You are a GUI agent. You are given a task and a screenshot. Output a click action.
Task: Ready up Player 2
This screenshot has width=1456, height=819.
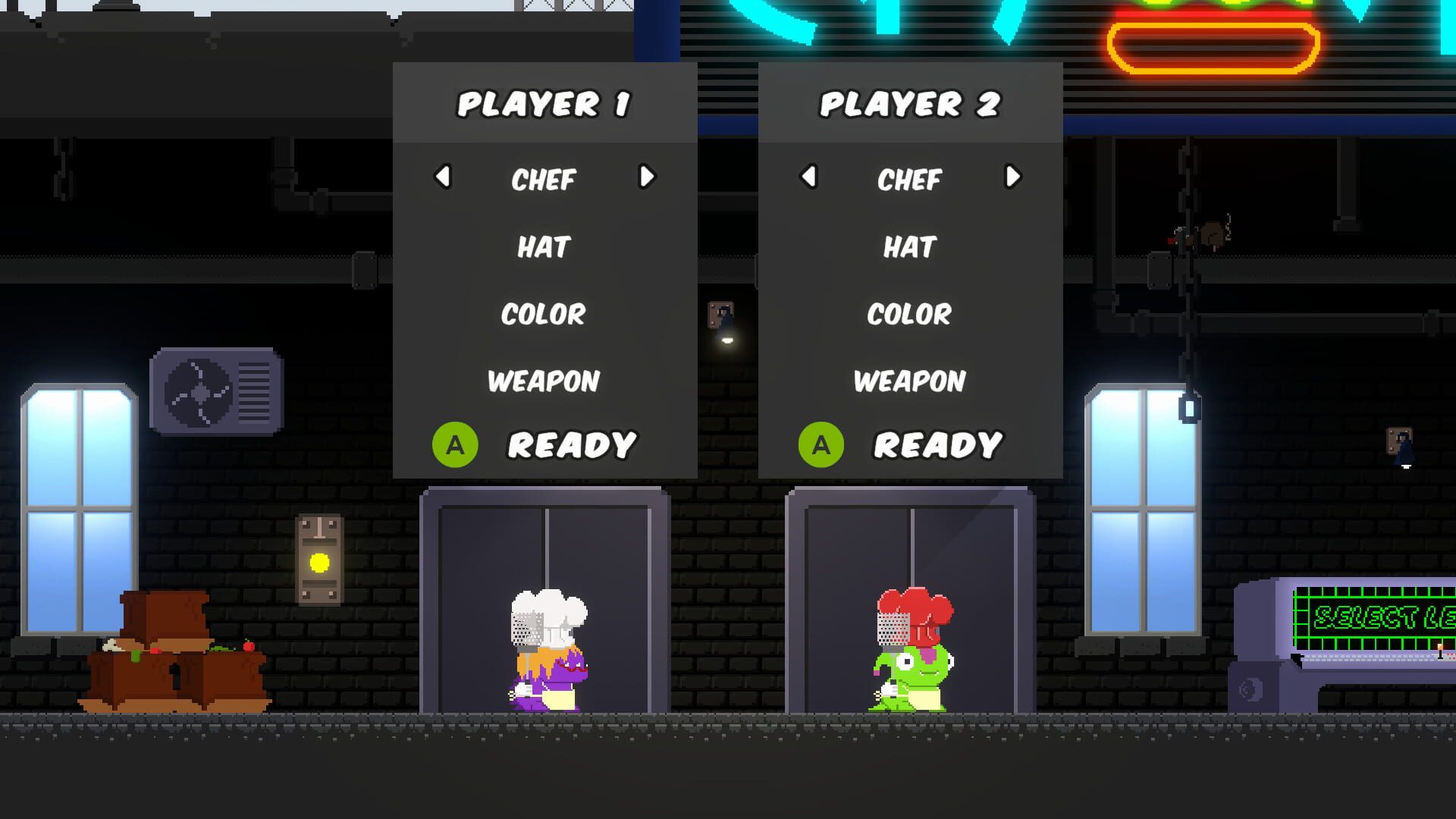[939, 444]
